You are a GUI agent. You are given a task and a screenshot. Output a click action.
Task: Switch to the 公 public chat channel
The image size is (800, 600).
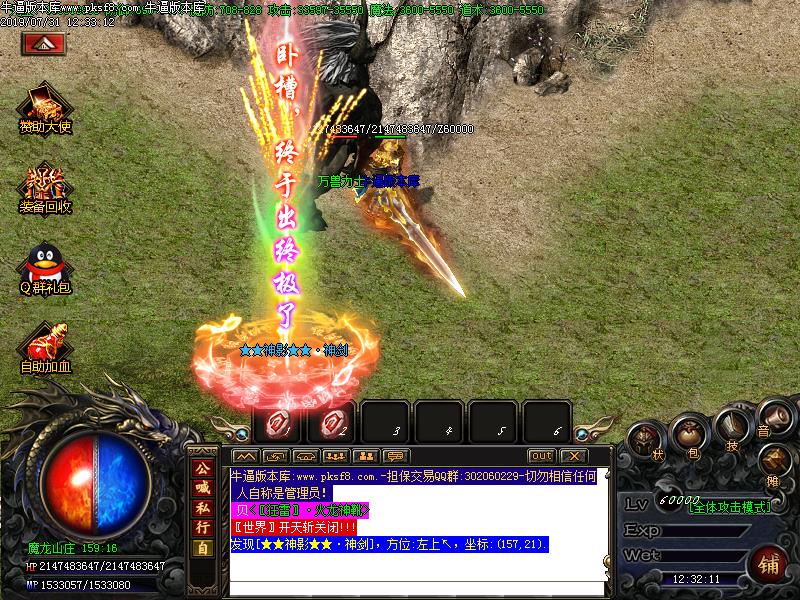coord(203,468)
